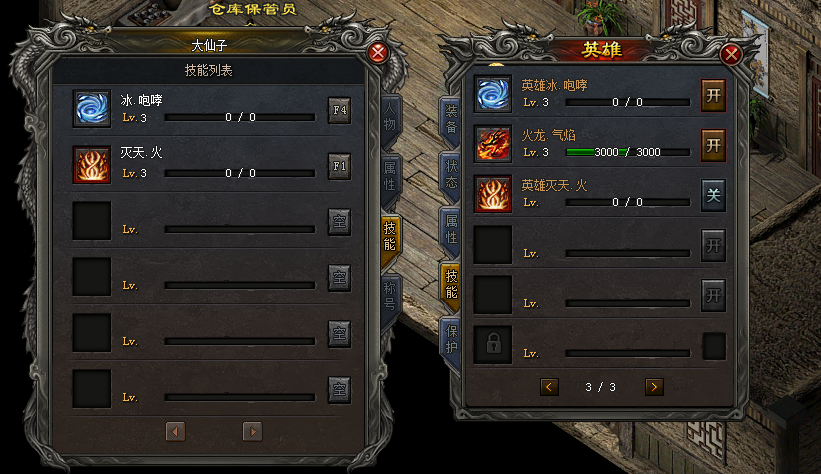This screenshot has height=474, width=821.
Task: Select the 英雄灭天火 flame skill icon
Action: (x=493, y=194)
